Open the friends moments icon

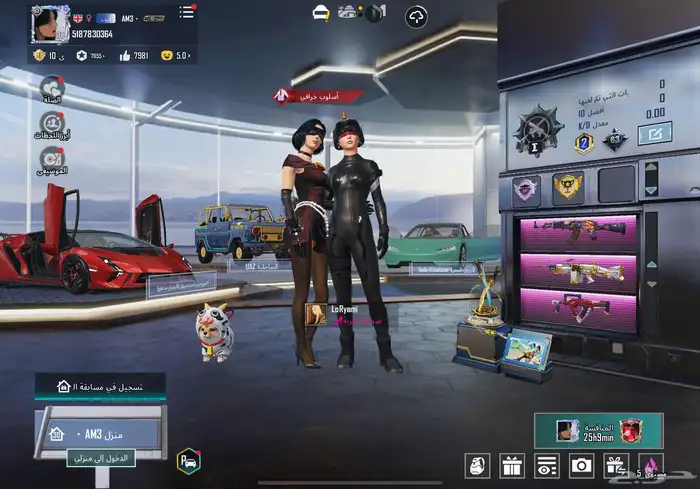52,124
